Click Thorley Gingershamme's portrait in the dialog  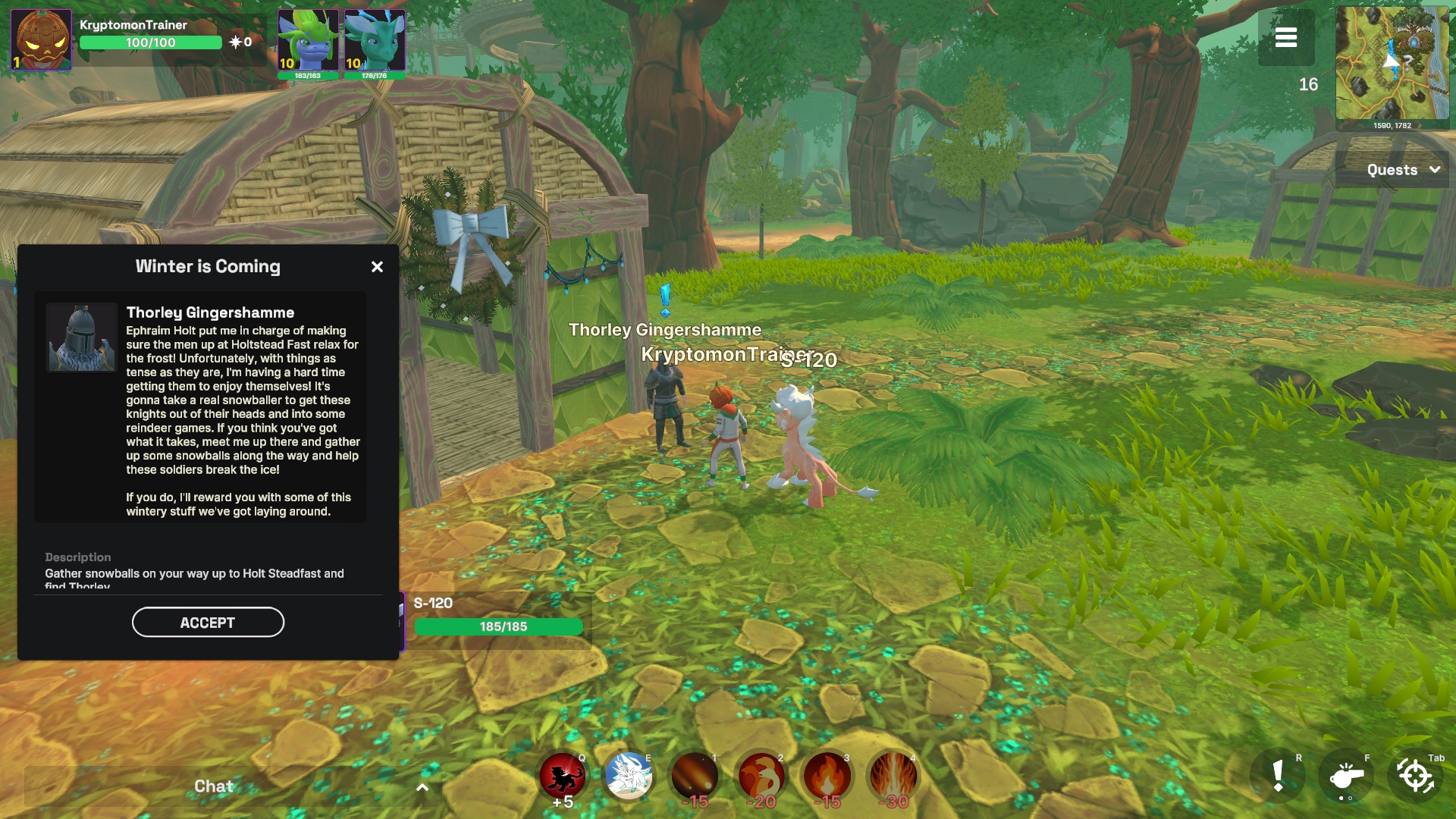coord(81,338)
